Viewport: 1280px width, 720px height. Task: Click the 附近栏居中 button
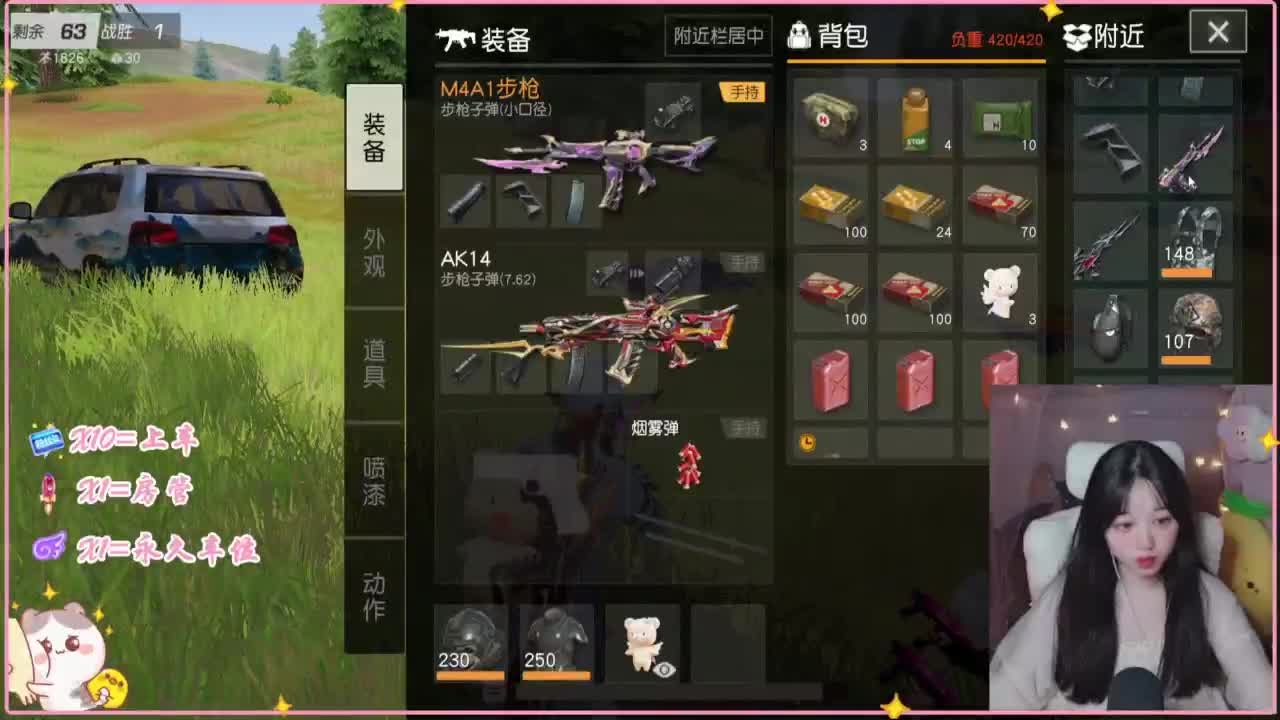click(718, 36)
